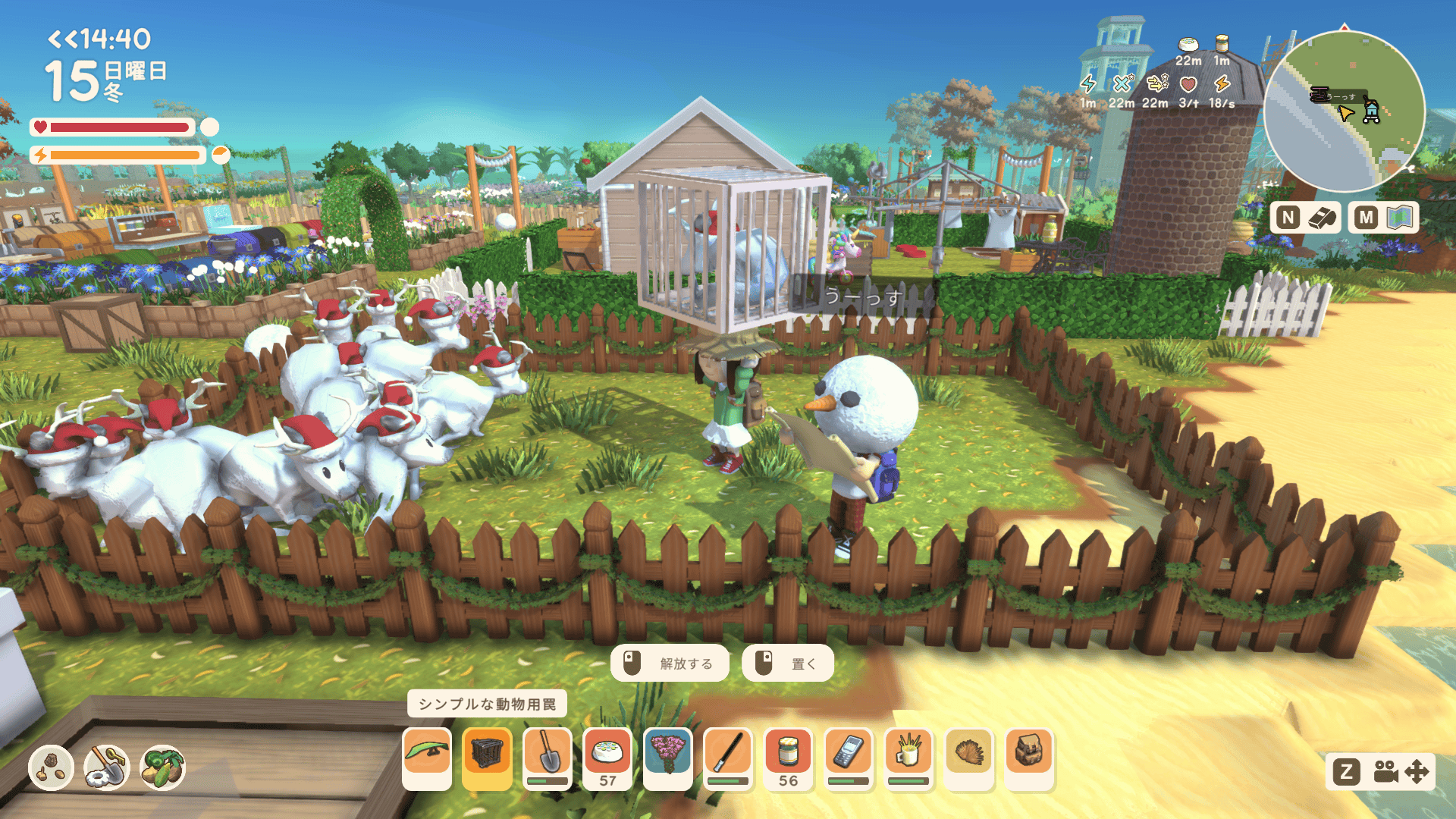Open the tools category with shovel and key
1456x819 pixels.
pos(107,767)
